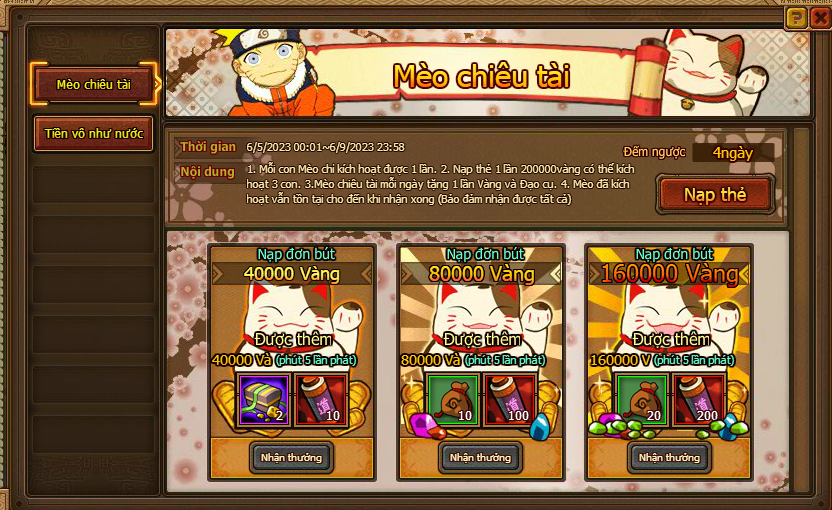Close the event window
Viewport: 832px width, 510px height.
click(820, 17)
